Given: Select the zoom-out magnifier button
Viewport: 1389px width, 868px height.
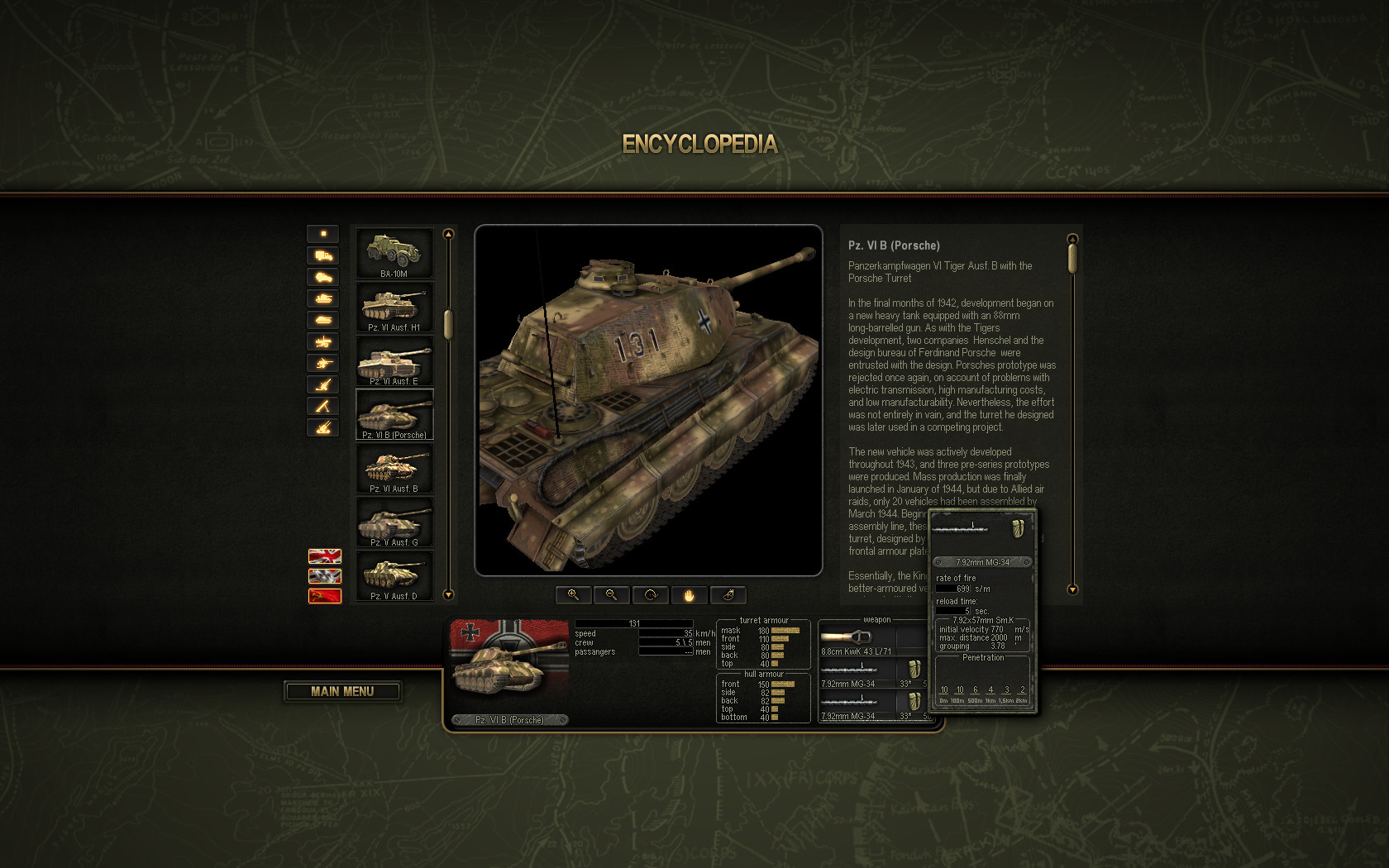Looking at the screenshot, I should point(611,595).
